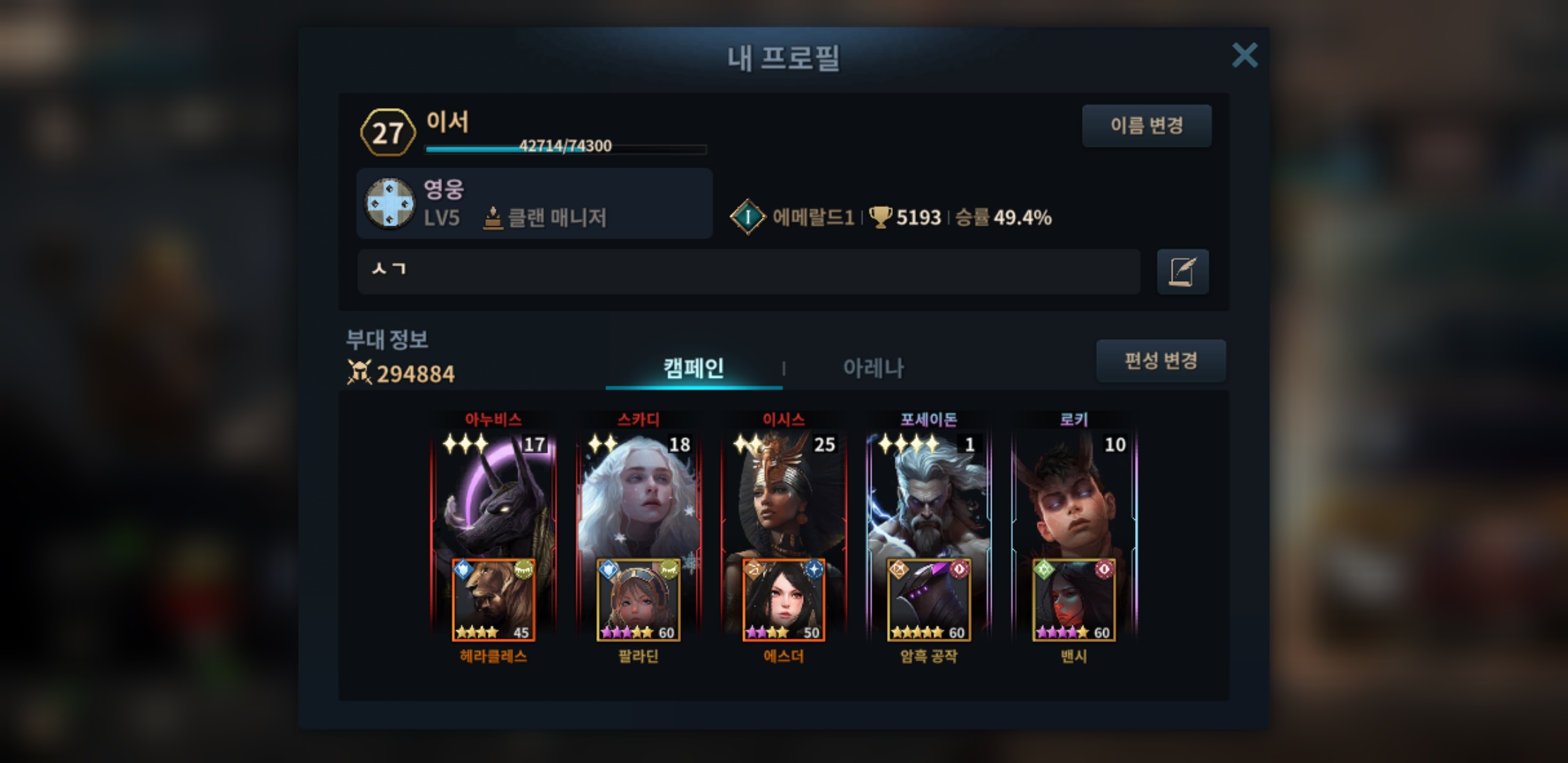Screen dimensions: 1568x763
Task: Select the 아누비스 god card
Action: 493,495
